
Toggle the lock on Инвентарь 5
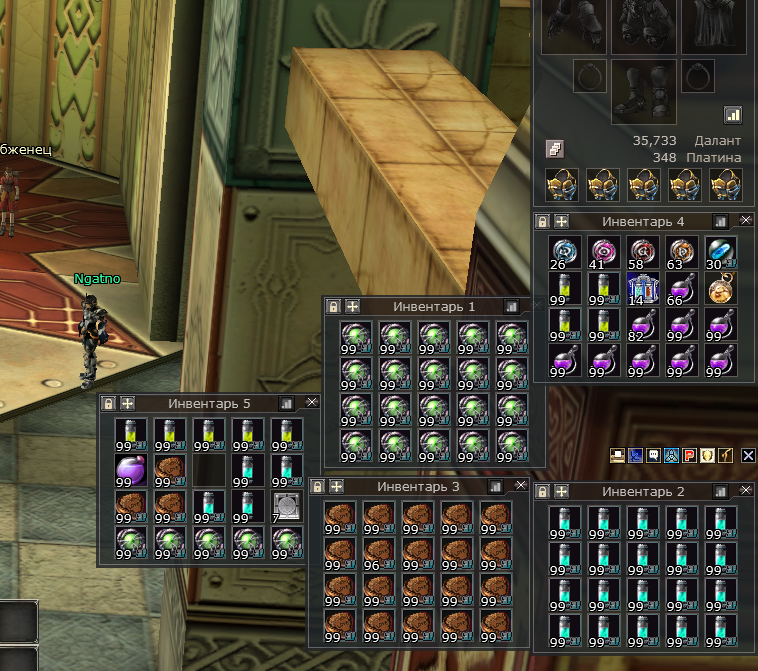click(x=109, y=403)
